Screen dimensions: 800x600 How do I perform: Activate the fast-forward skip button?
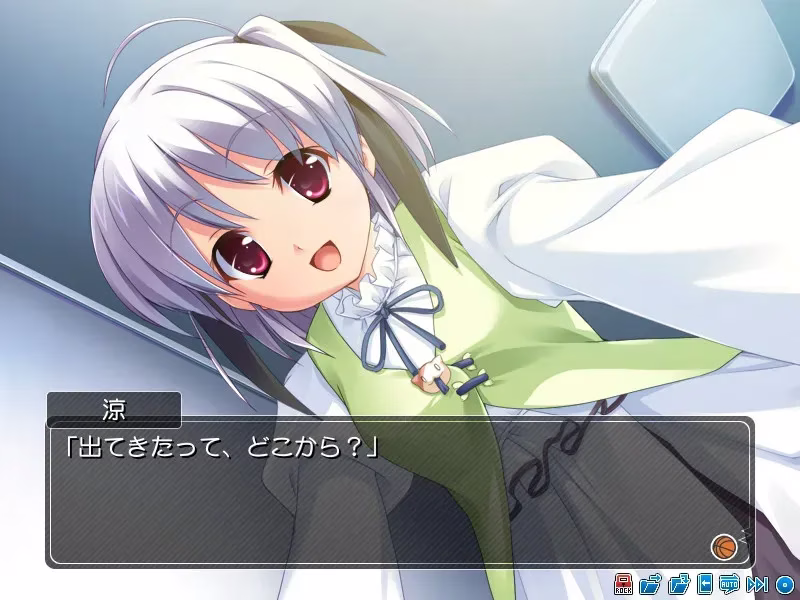757,584
